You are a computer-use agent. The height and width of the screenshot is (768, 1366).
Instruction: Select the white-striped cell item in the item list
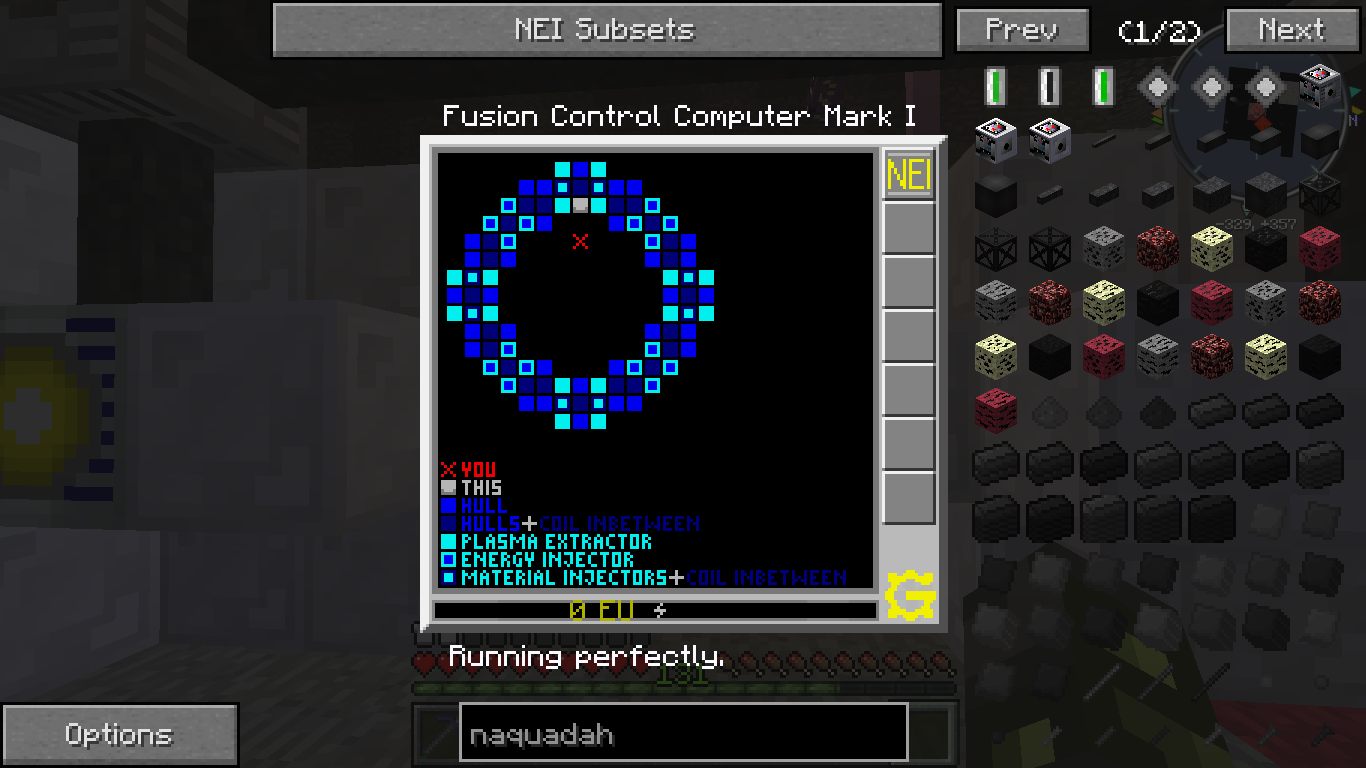coord(1049,87)
